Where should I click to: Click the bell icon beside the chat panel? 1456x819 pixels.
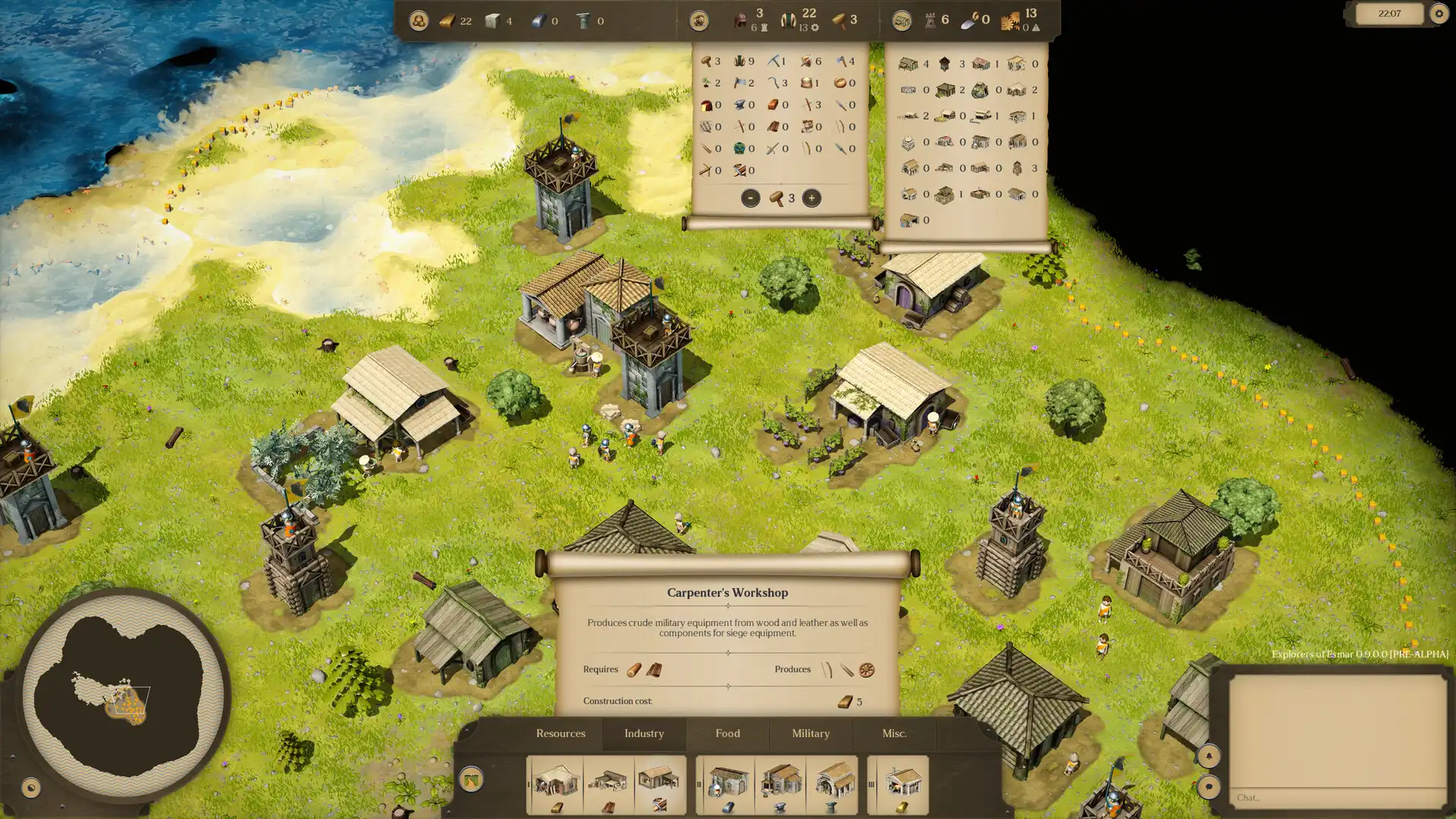click(1209, 755)
